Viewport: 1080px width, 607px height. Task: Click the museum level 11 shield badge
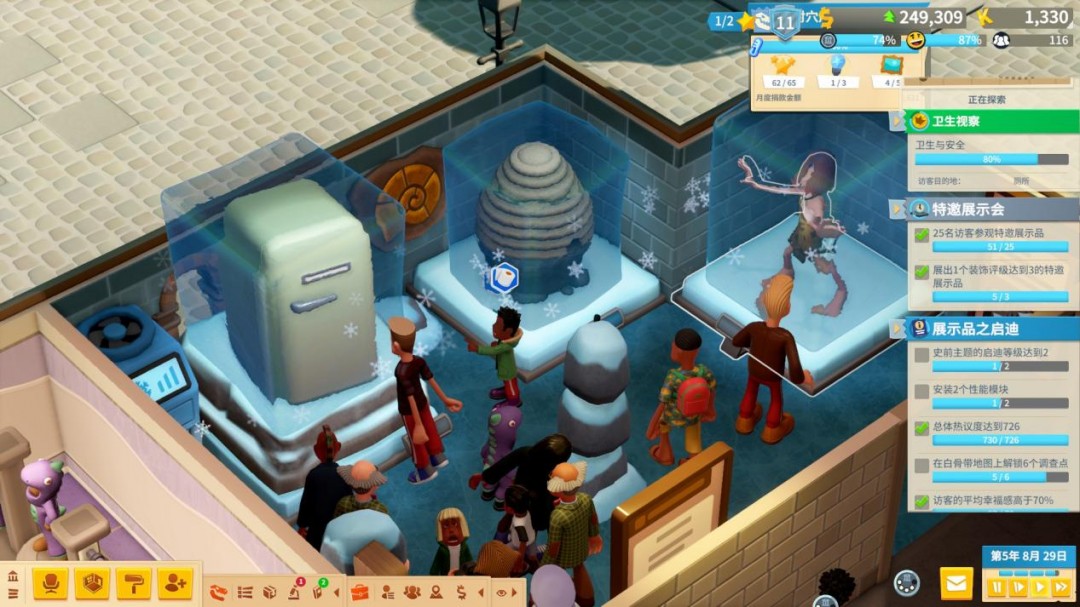786,22
